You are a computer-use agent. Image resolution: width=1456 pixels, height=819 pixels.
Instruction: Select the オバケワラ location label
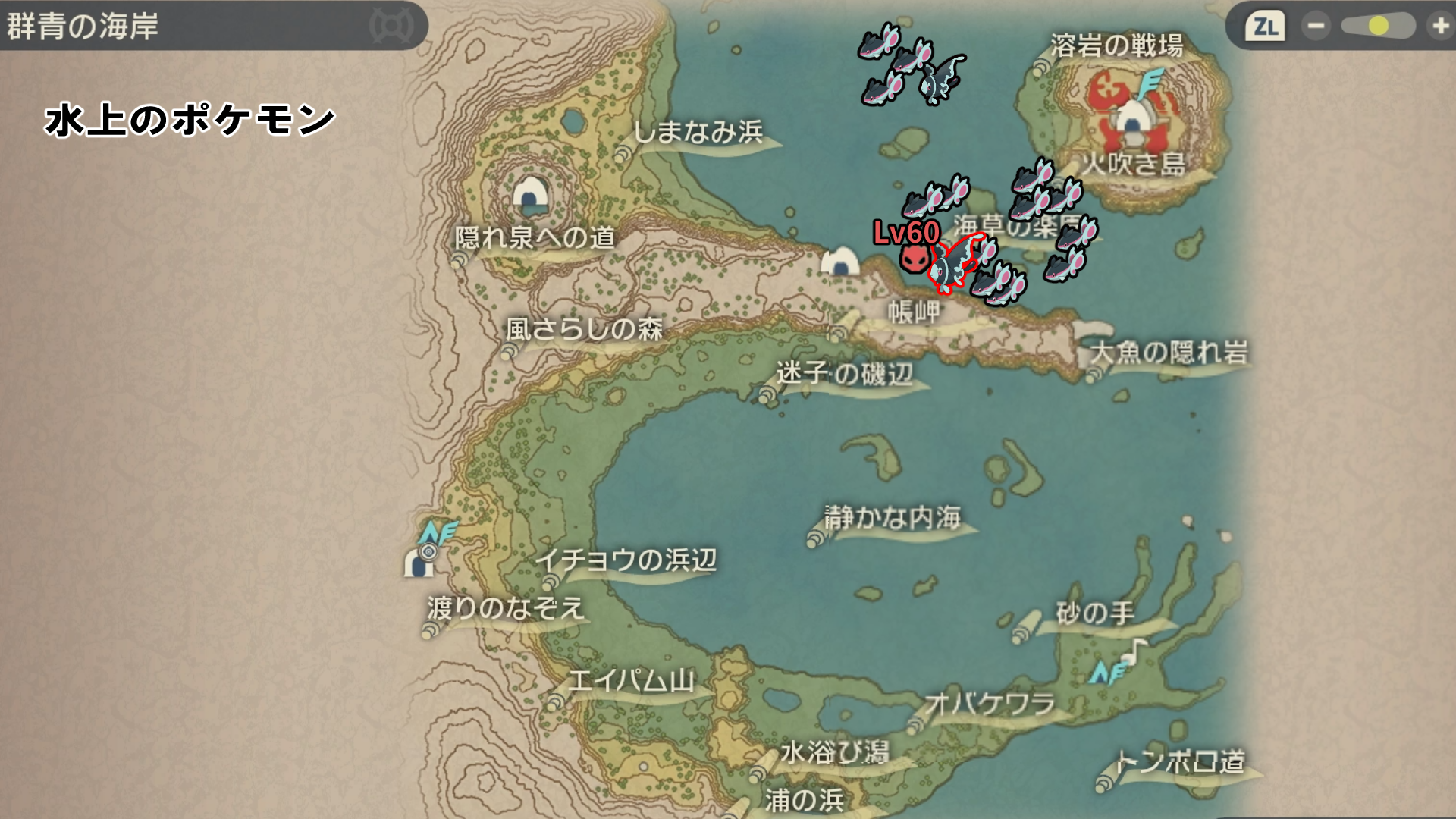[990, 704]
